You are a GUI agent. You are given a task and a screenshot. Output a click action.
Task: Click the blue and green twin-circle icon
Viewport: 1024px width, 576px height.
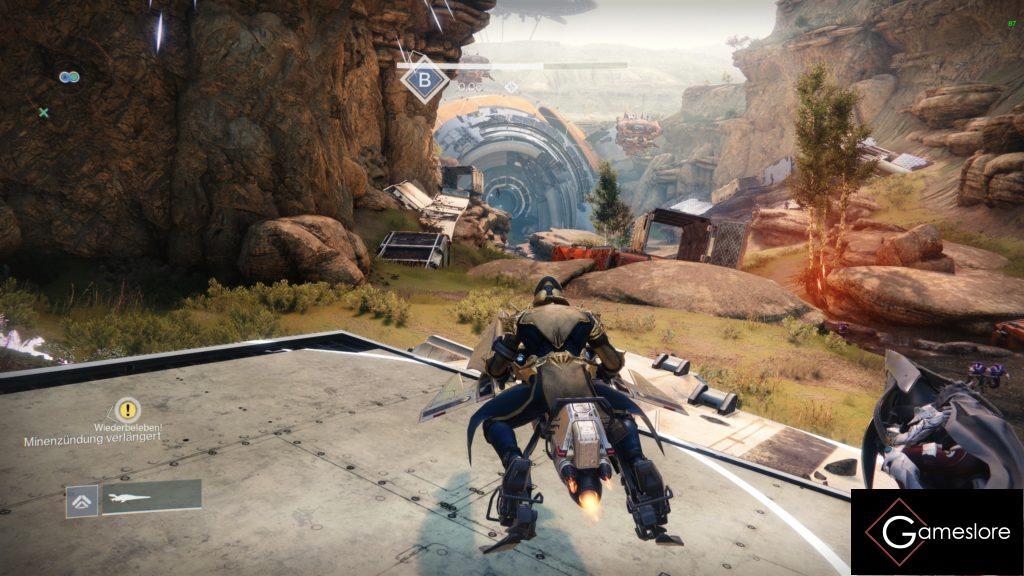(x=68, y=77)
